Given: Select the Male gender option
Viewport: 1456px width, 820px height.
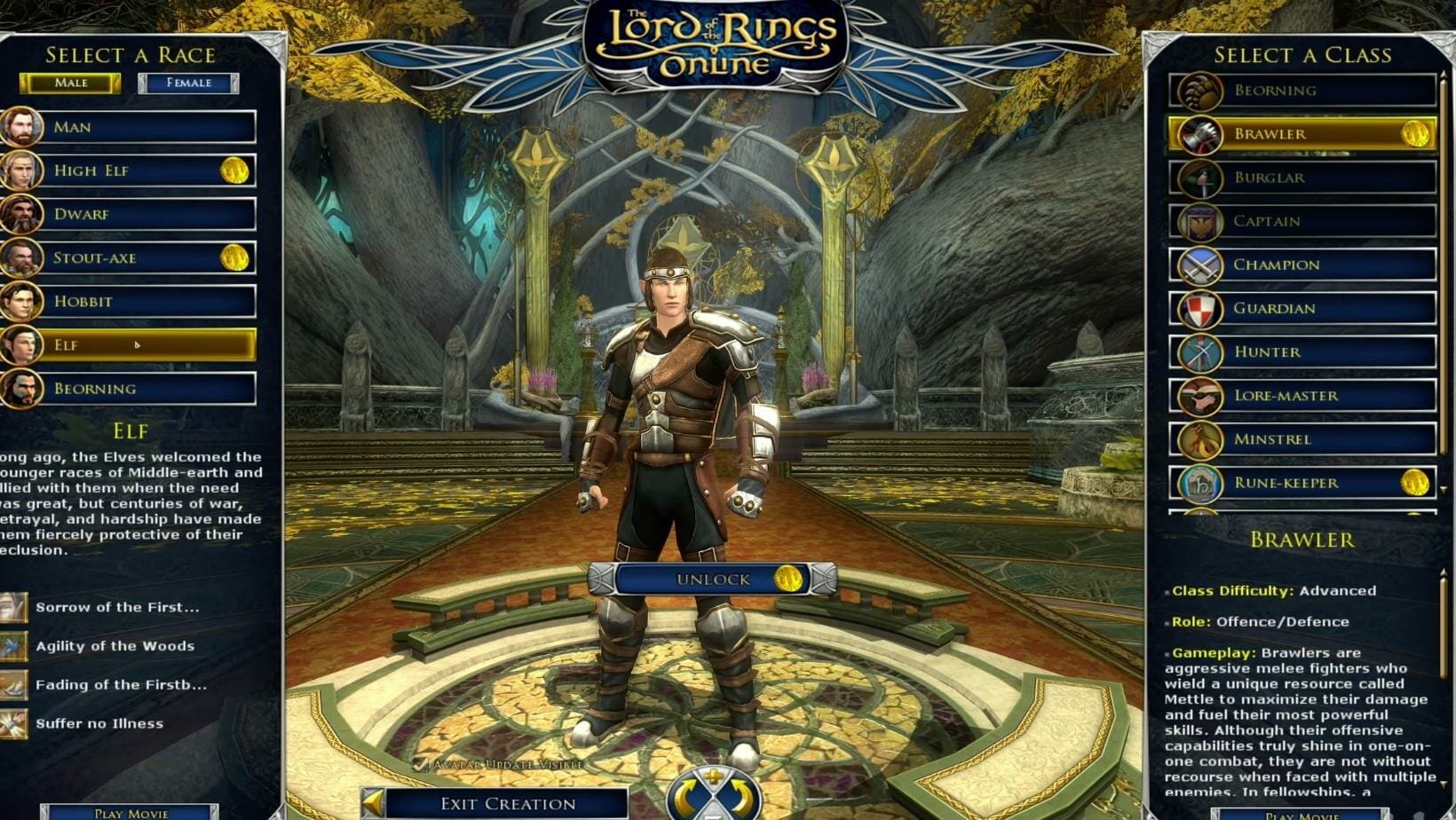Looking at the screenshot, I should coord(71,83).
